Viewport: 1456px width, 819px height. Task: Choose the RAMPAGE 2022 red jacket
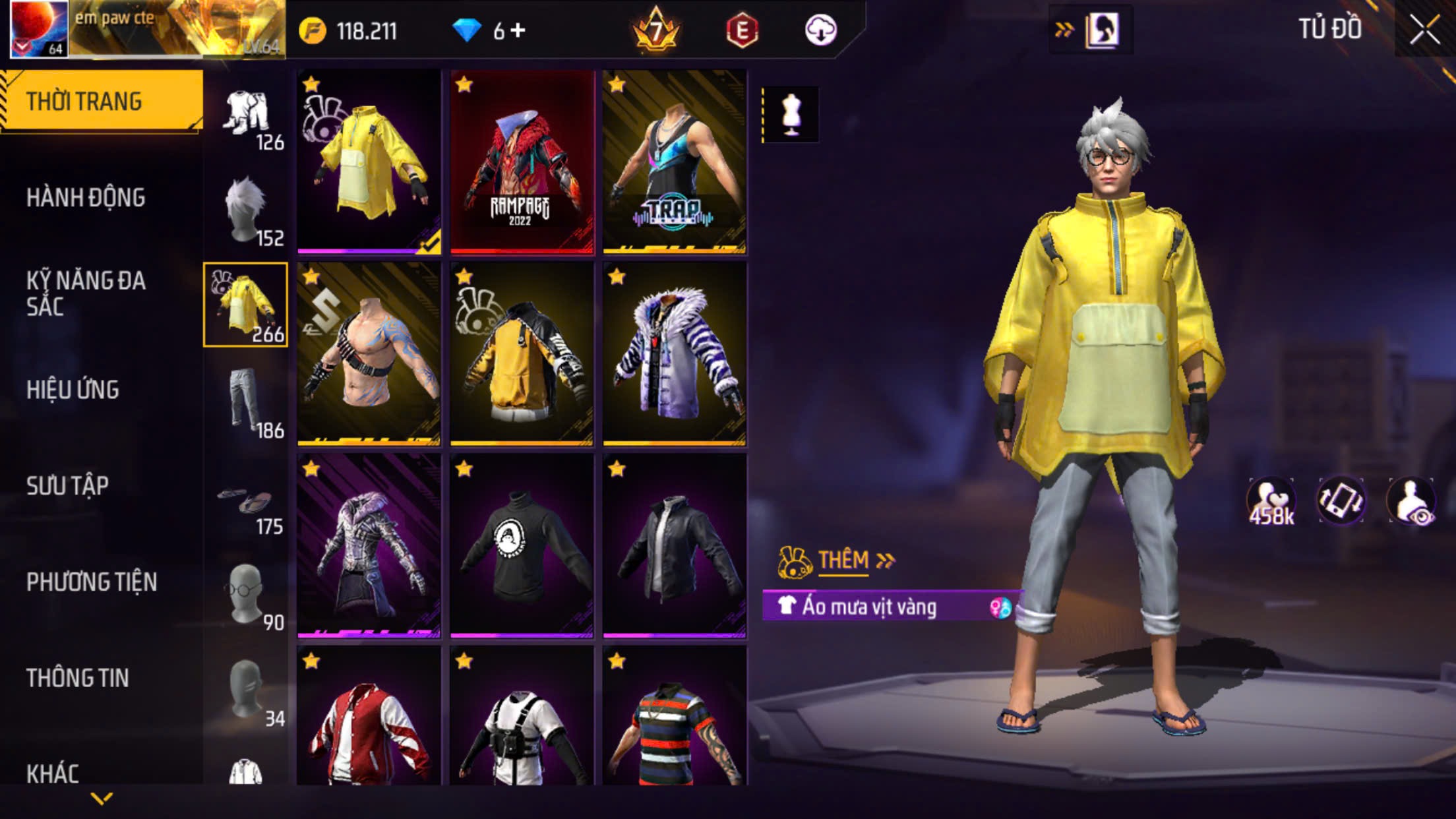(x=522, y=162)
